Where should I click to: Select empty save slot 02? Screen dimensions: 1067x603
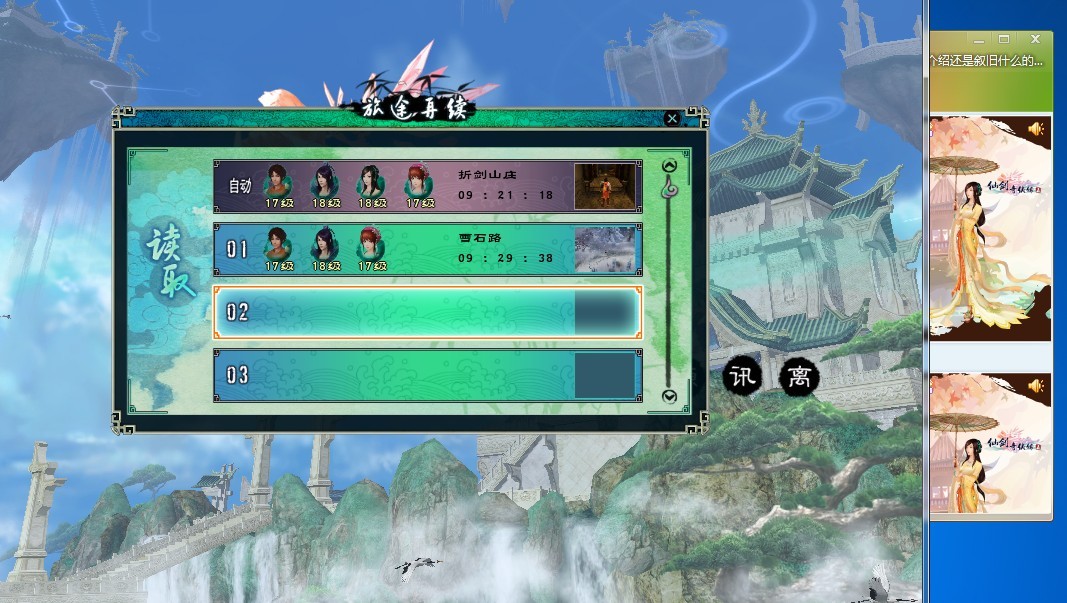coord(400,313)
